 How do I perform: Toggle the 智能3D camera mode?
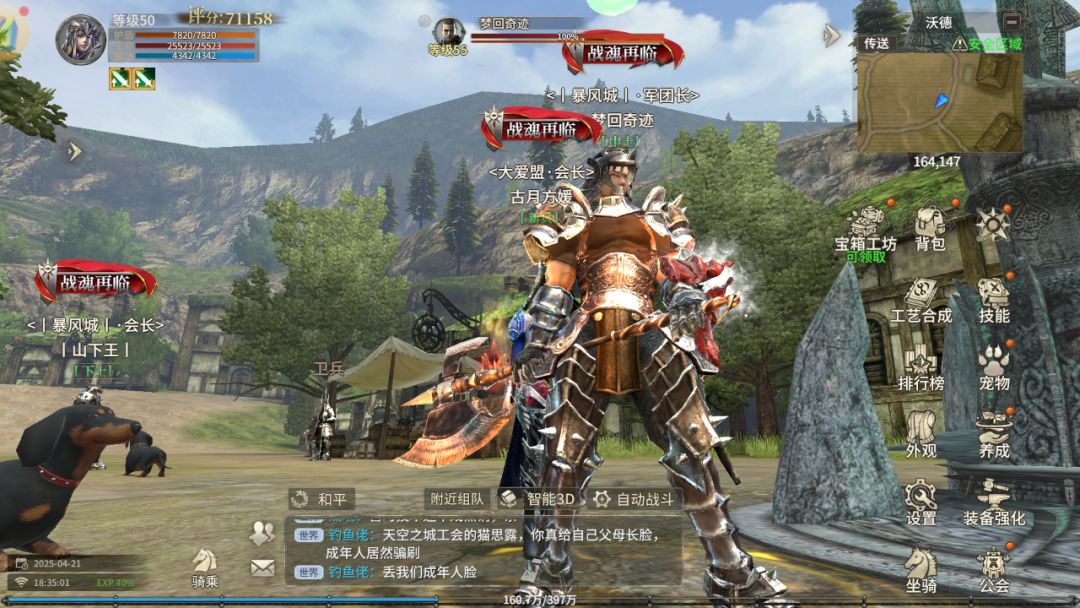click(538, 499)
